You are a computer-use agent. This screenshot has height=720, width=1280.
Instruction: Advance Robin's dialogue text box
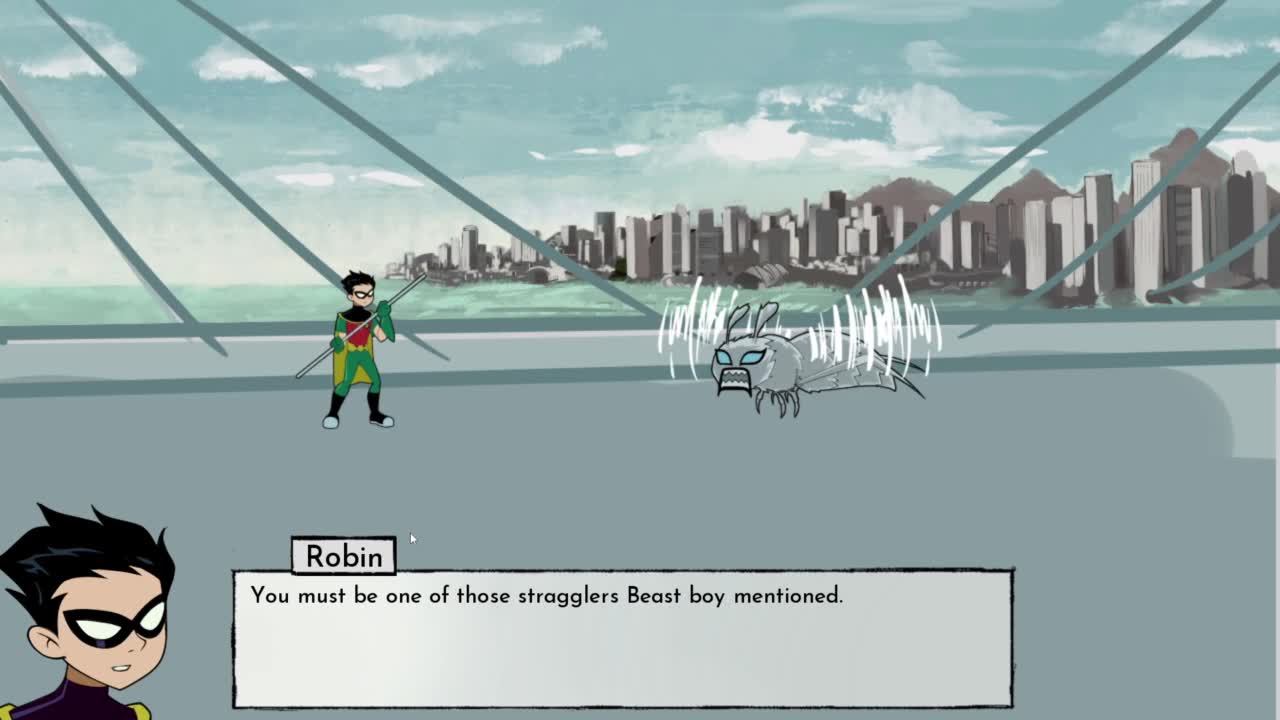(x=622, y=638)
